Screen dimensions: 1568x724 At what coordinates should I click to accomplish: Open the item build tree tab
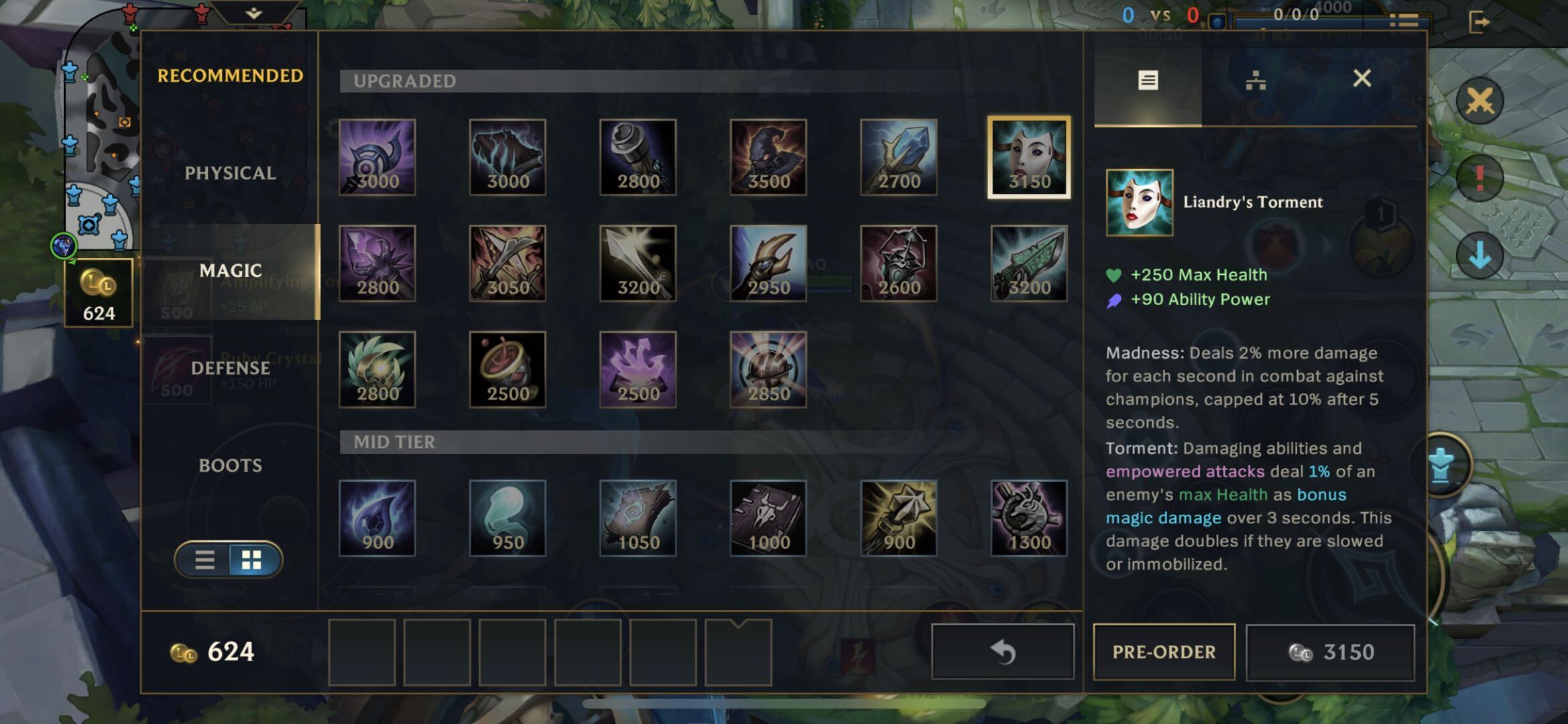point(1255,81)
